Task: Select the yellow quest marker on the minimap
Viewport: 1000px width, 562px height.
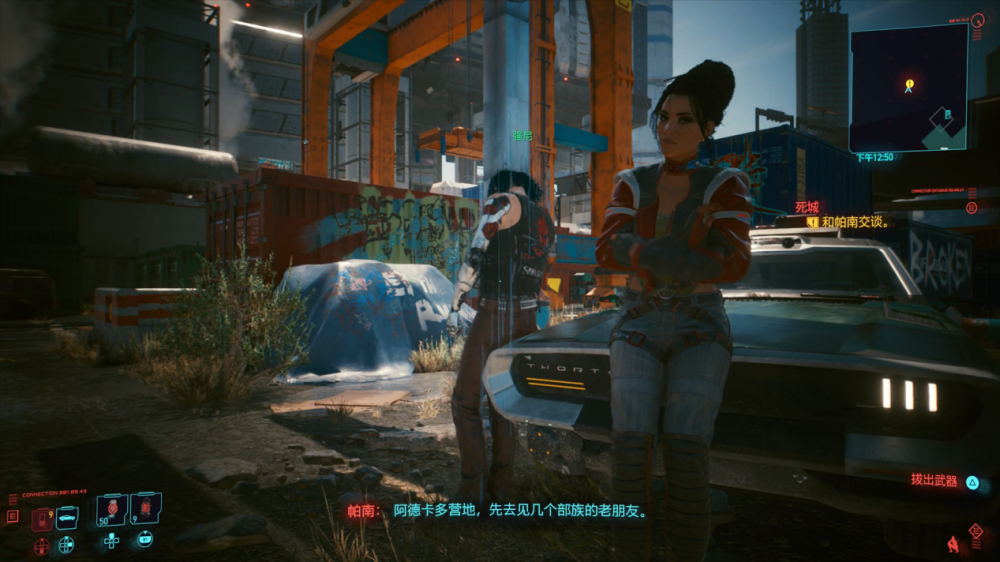Action: pos(909,84)
